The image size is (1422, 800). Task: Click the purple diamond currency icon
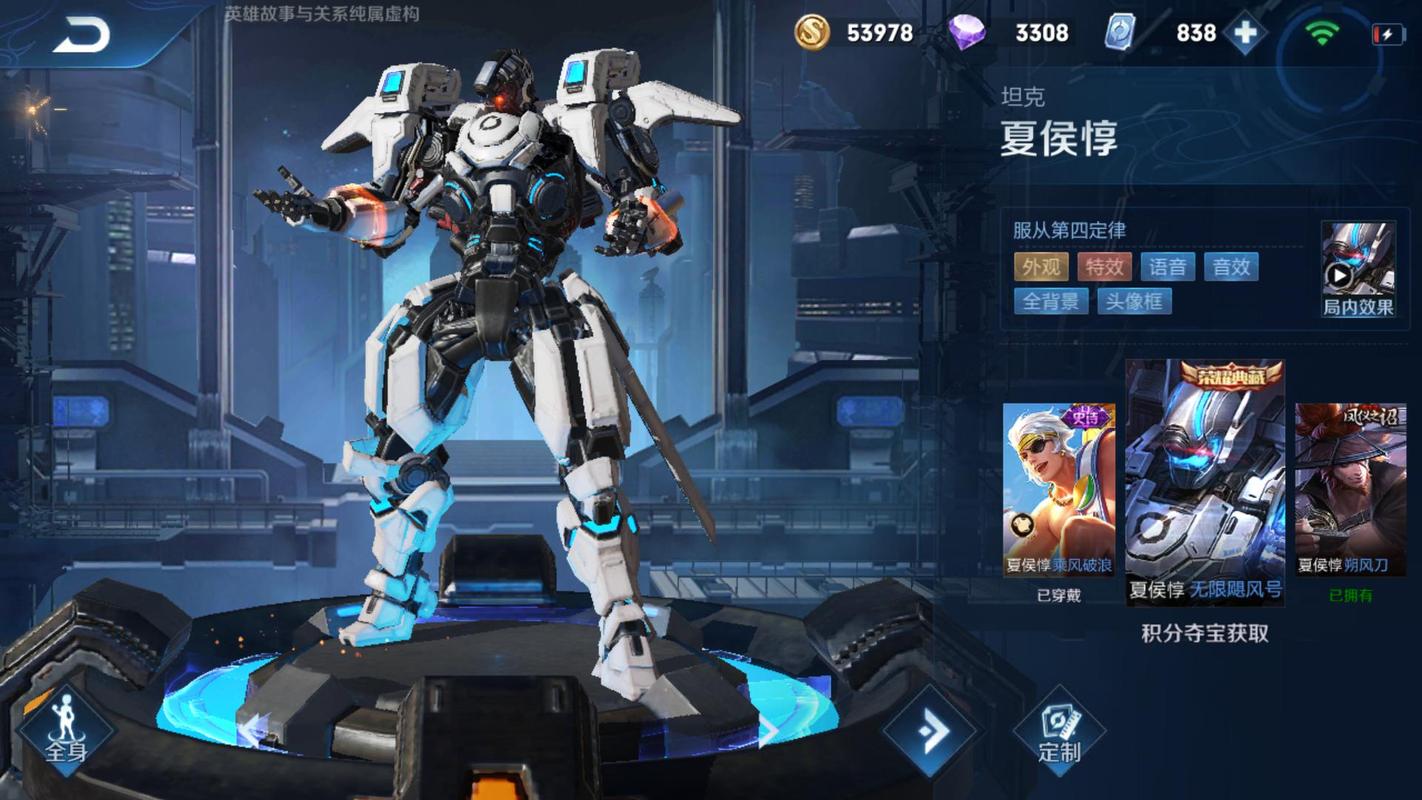(971, 32)
